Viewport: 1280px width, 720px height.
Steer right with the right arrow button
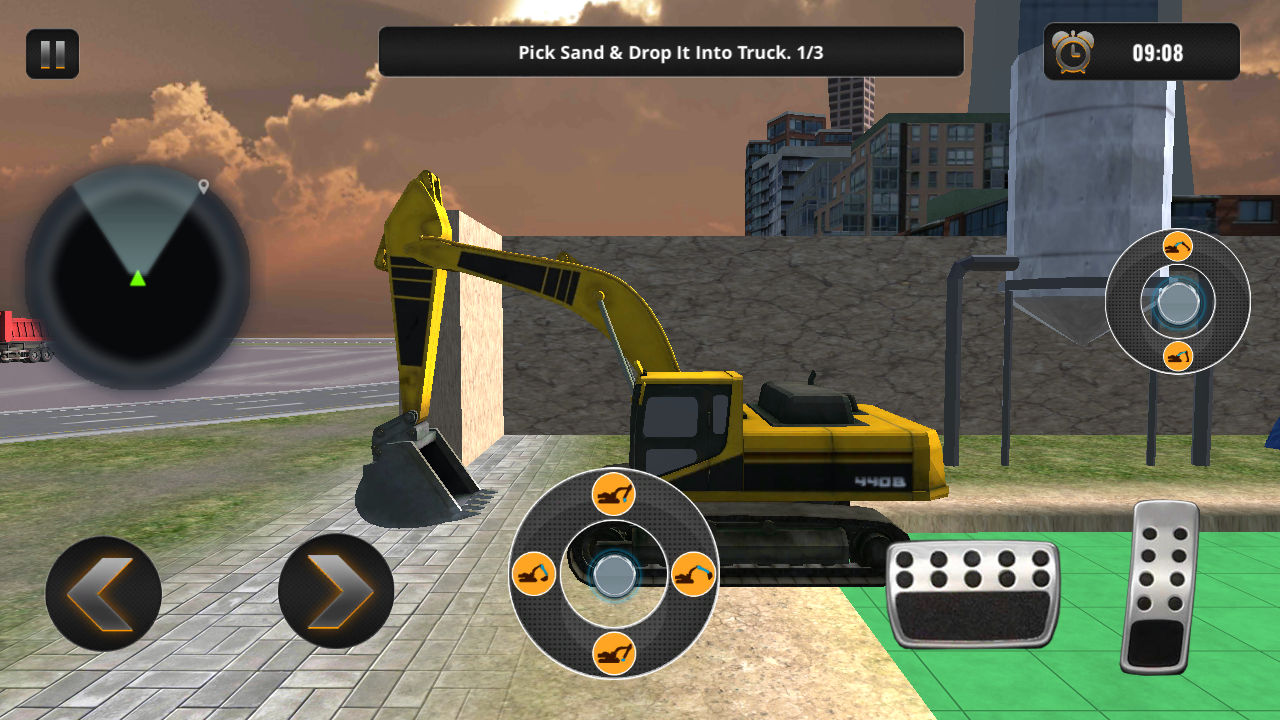click(x=336, y=592)
